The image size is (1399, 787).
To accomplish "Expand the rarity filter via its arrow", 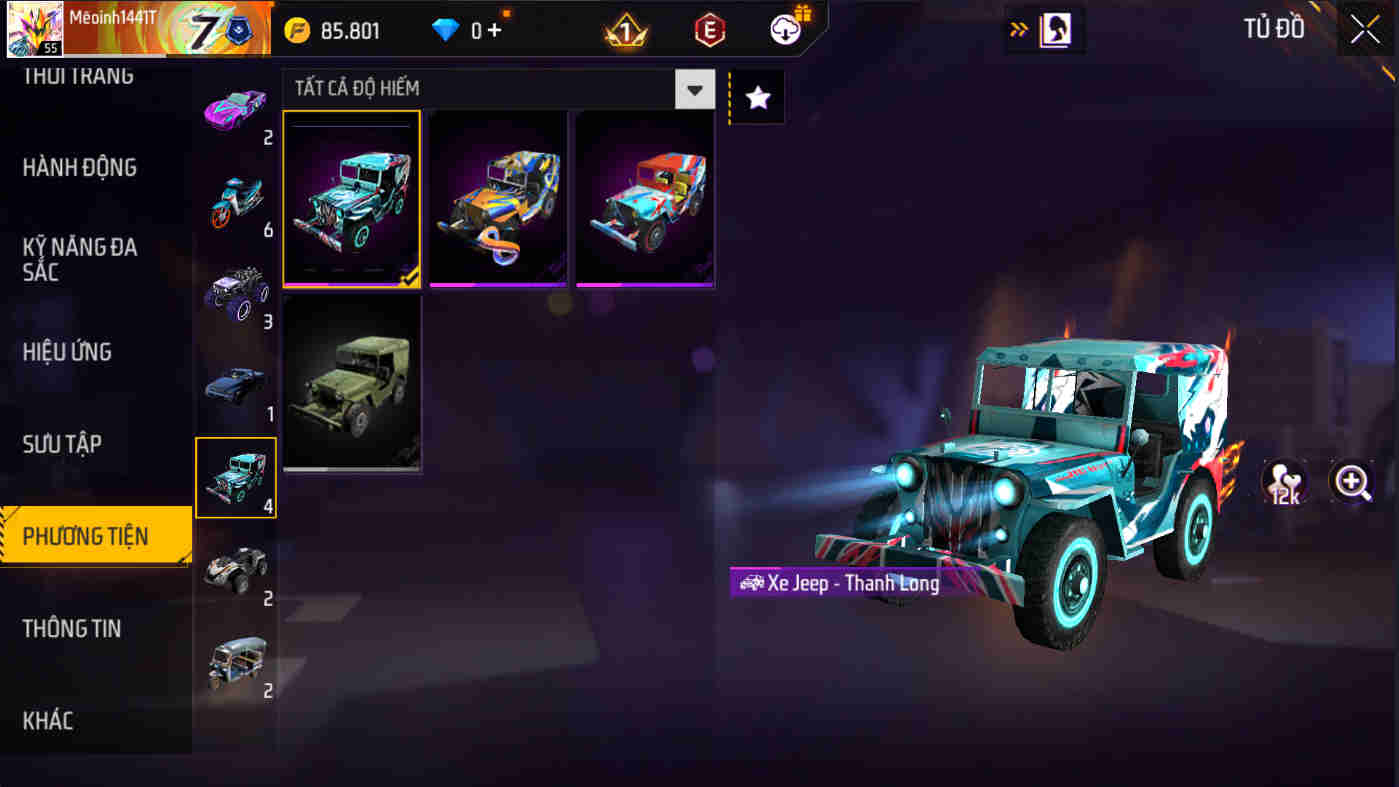I will point(695,89).
